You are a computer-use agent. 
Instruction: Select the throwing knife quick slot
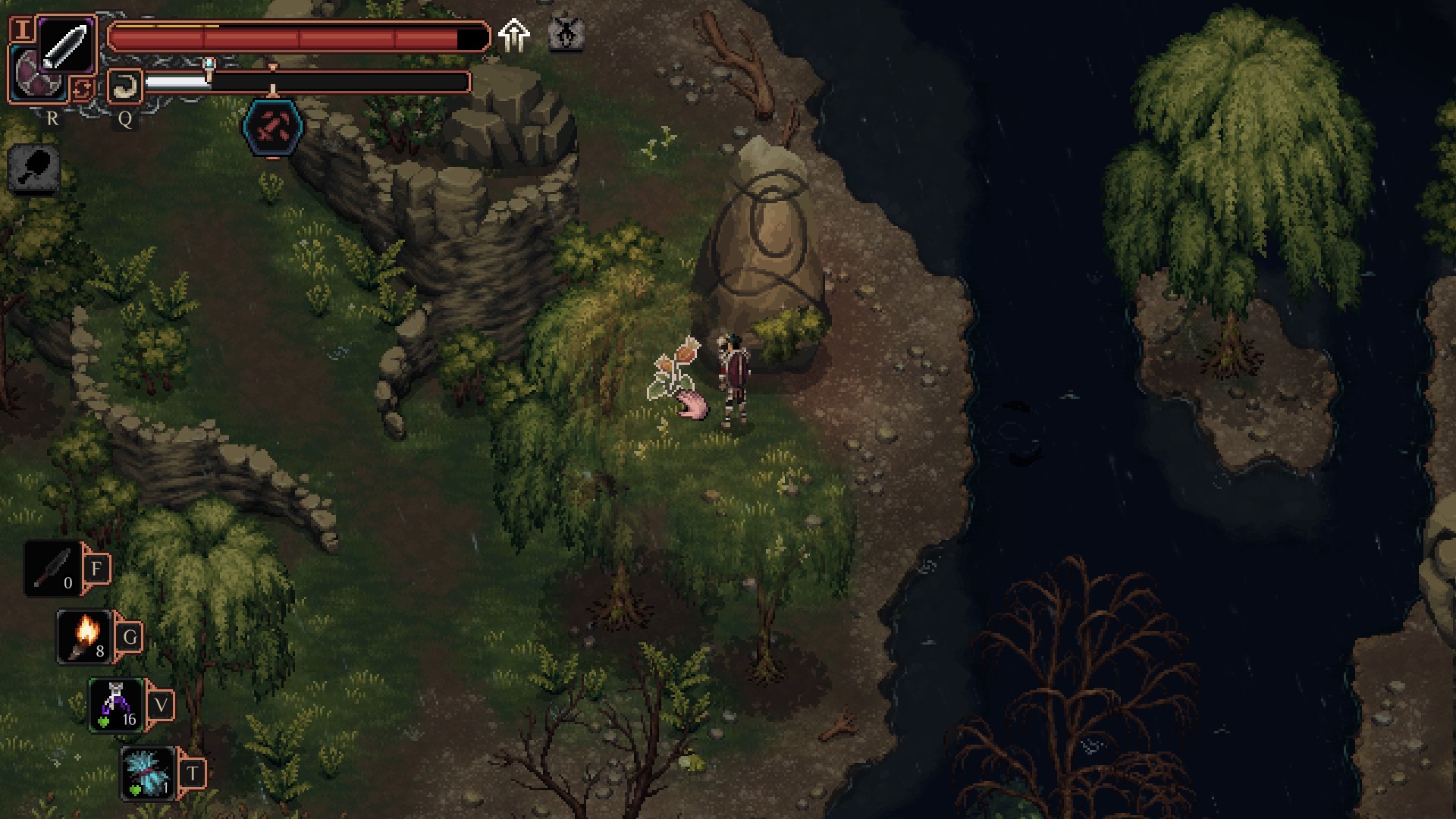click(x=53, y=568)
